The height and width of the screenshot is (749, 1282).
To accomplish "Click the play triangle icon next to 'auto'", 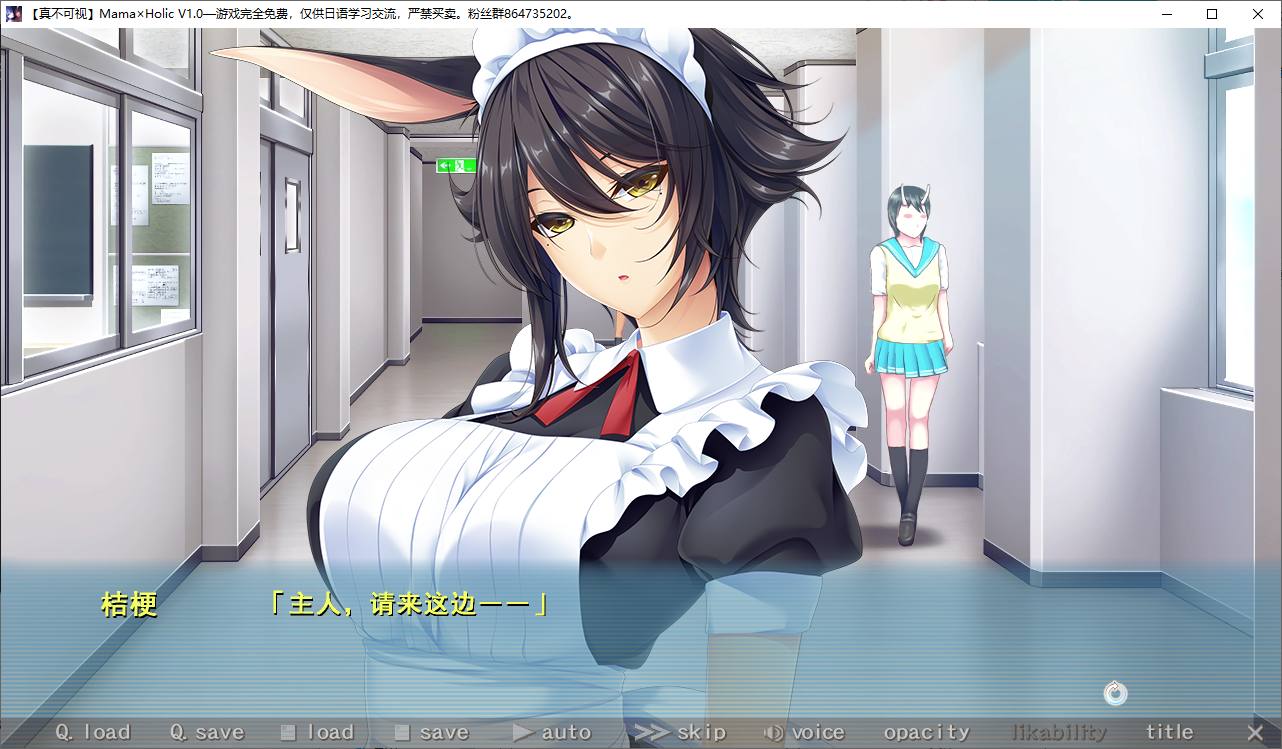I will click(519, 732).
